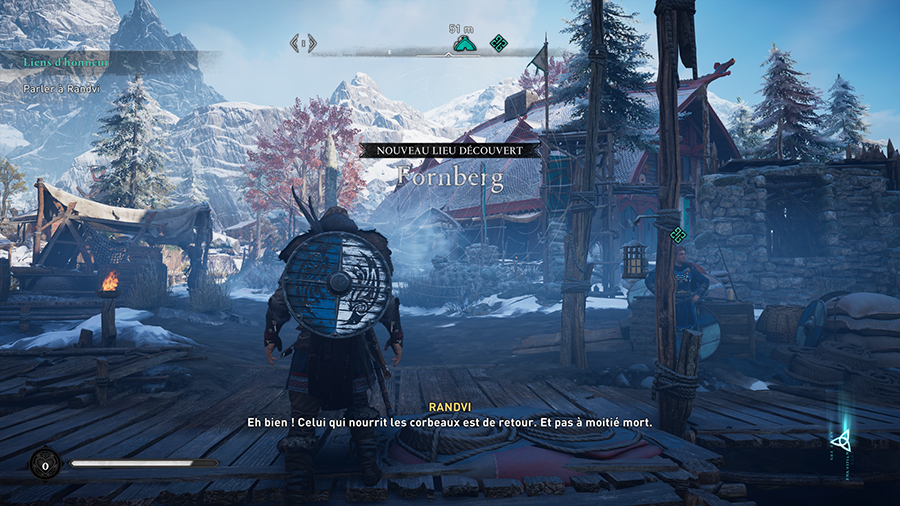Open the Liens d'honneur quest tracker
This screenshot has width=900, height=506.
68,62
